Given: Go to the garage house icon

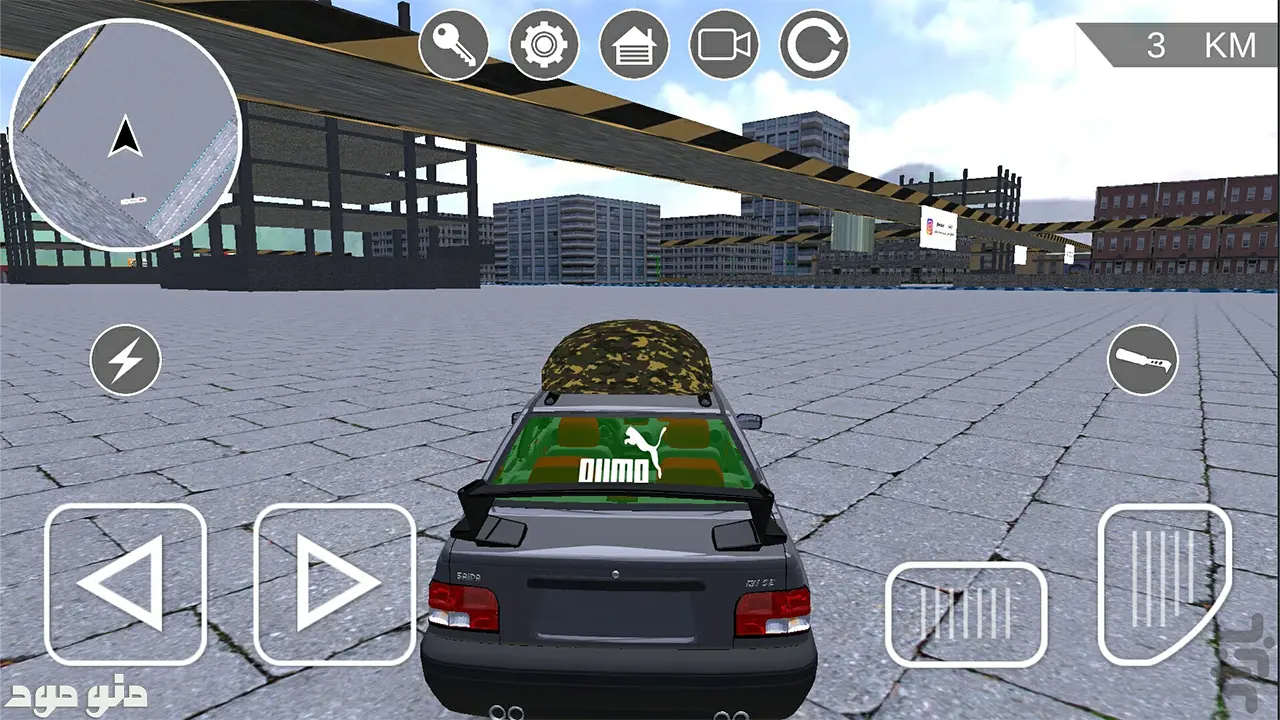Looking at the screenshot, I should [x=634, y=45].
